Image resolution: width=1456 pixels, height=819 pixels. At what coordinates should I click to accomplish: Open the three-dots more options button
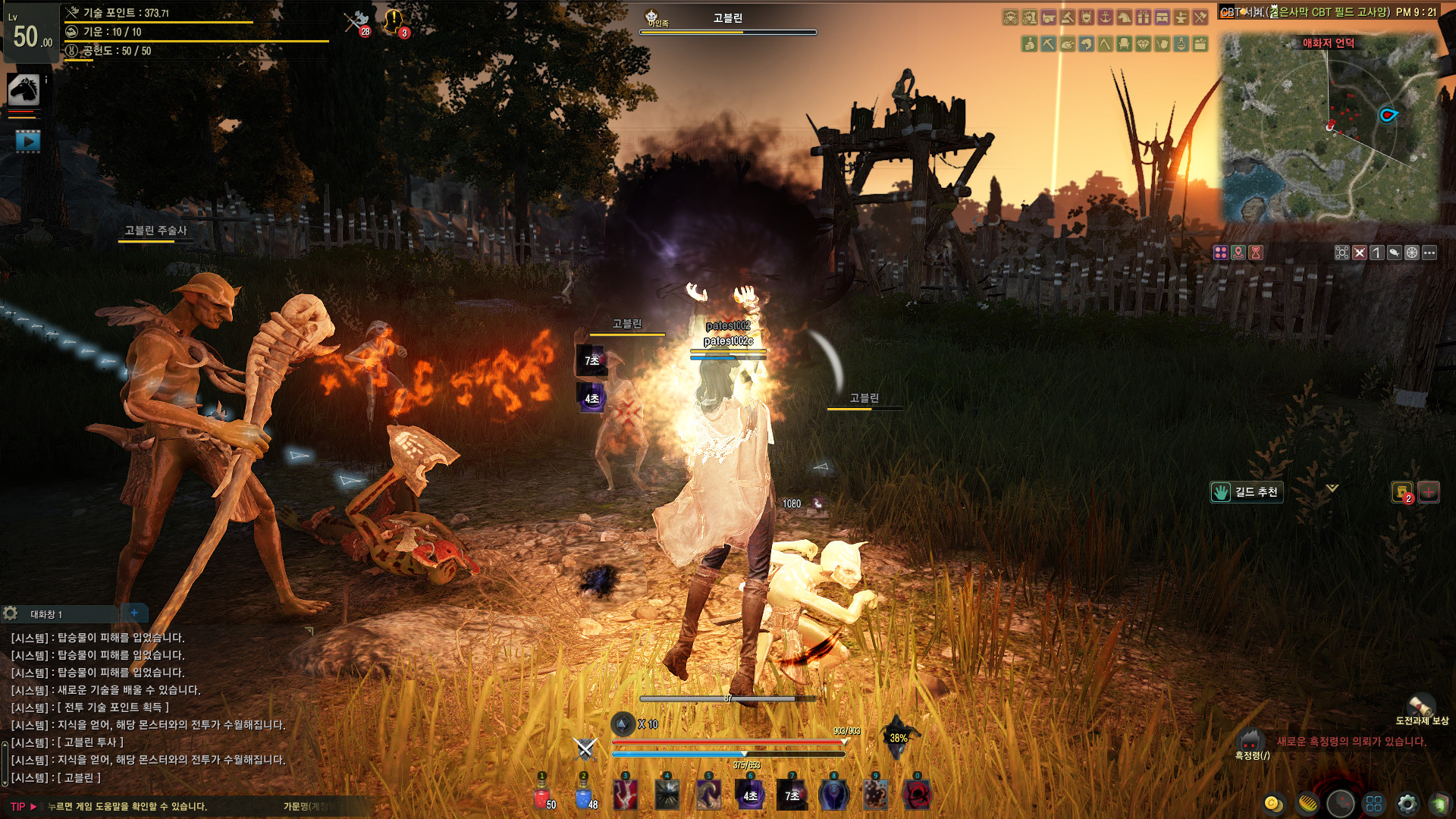tap(1429, 253)
